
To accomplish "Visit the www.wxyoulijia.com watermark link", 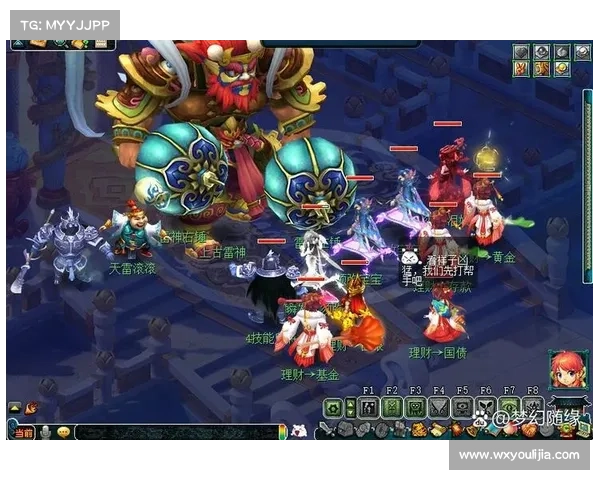I will (519, 455).
